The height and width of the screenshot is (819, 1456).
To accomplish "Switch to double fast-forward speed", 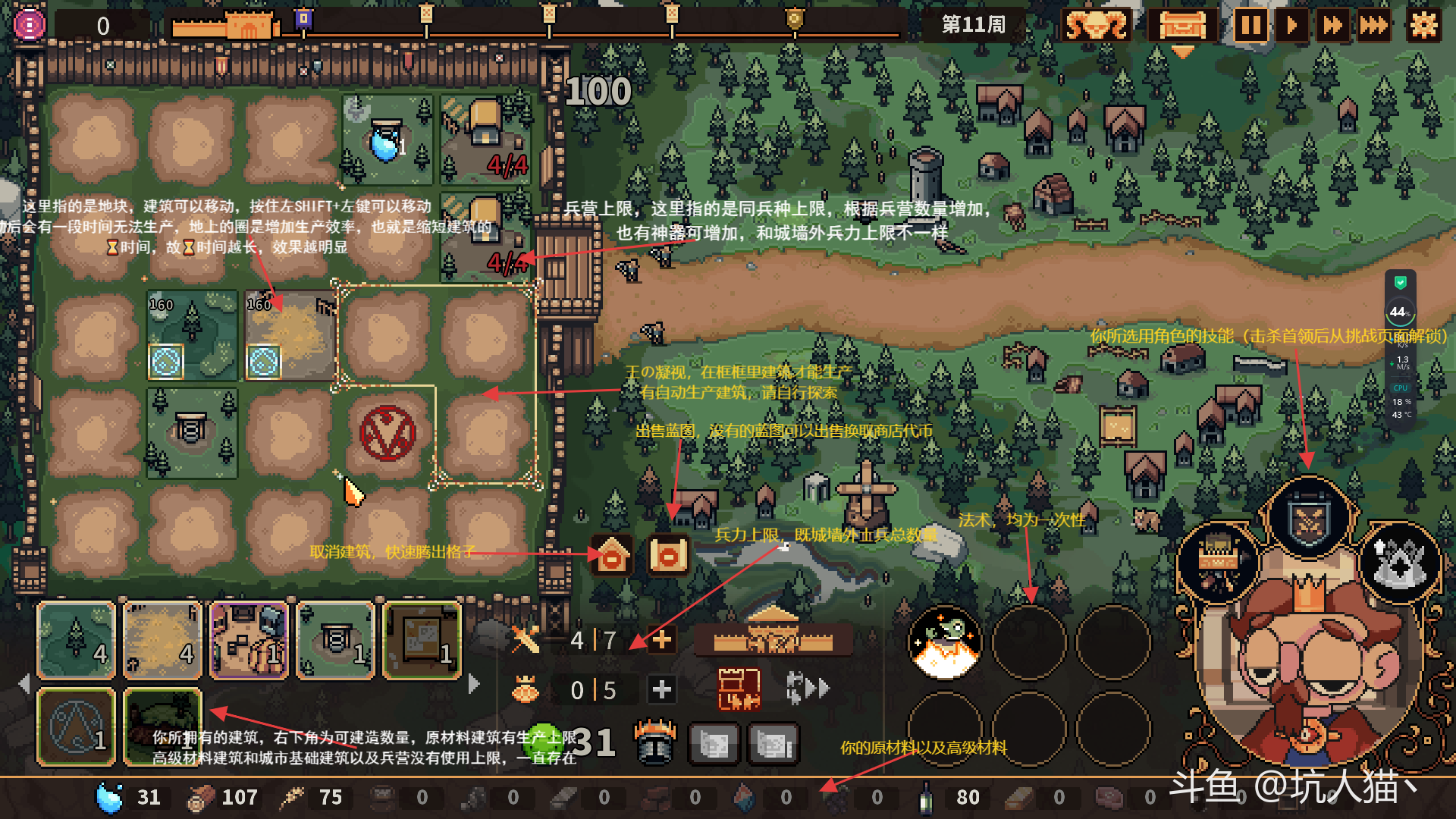I will (x=1332, y=26).
